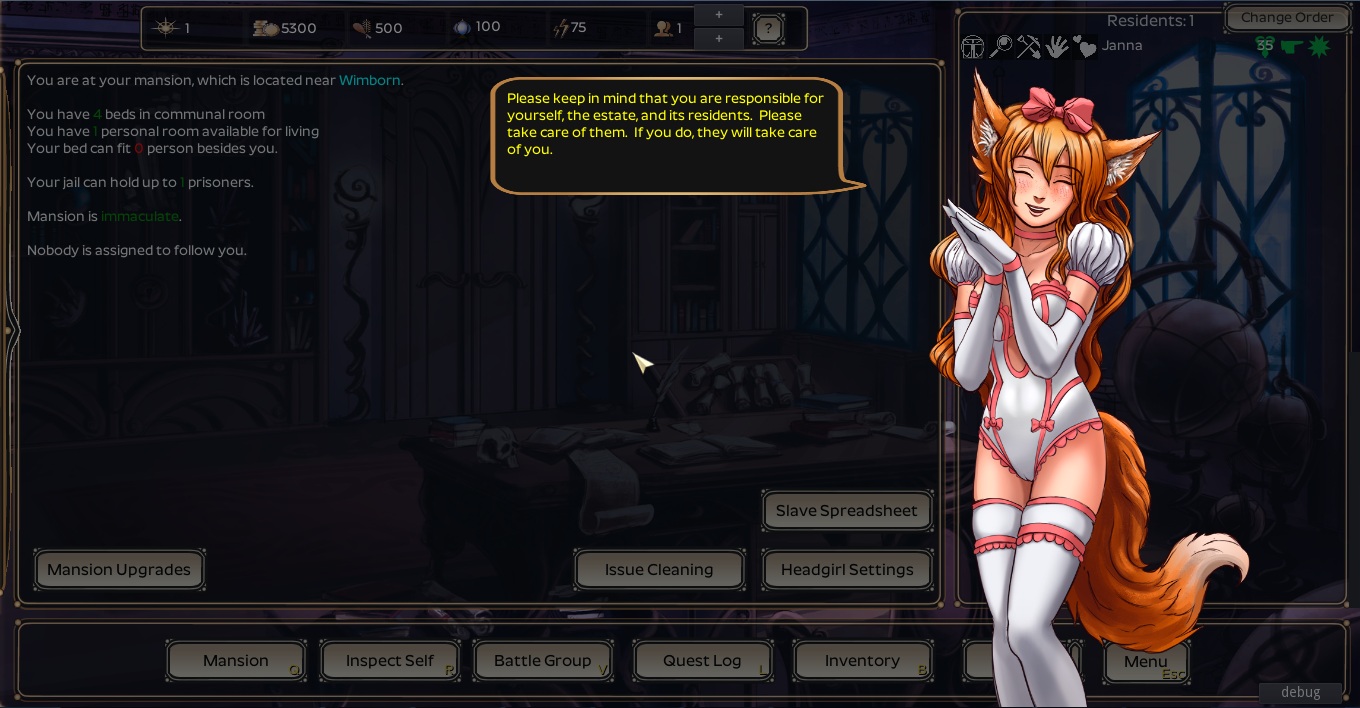The height and width of the screenshot is (708, 1360).
Task: Show the Quest Log
Action: click(702, 661)
